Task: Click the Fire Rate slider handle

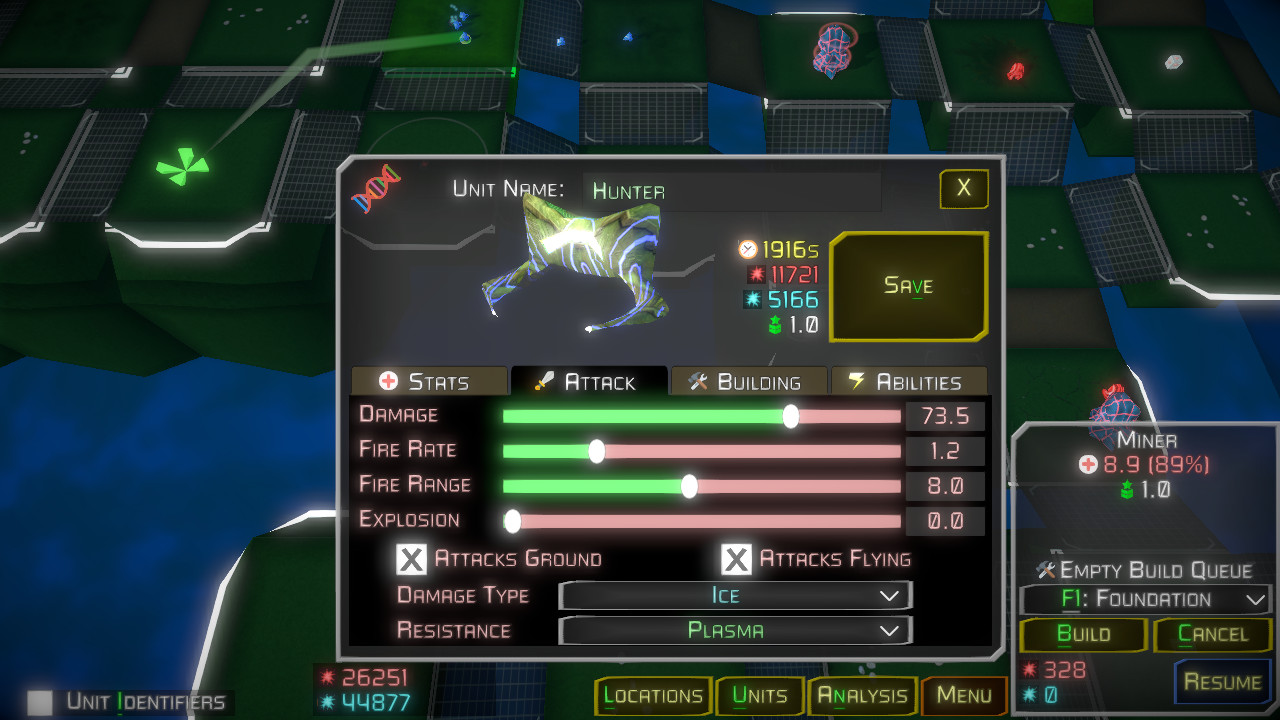Action: [x=597, y=451]
